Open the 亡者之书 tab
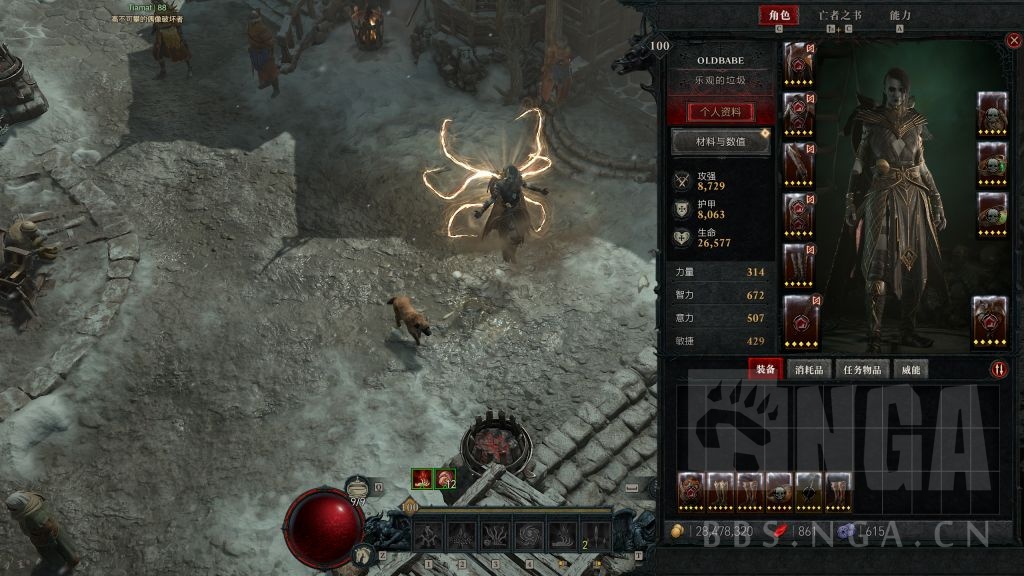Screen dimensions: 1024x576 click(x=839, y=15)
